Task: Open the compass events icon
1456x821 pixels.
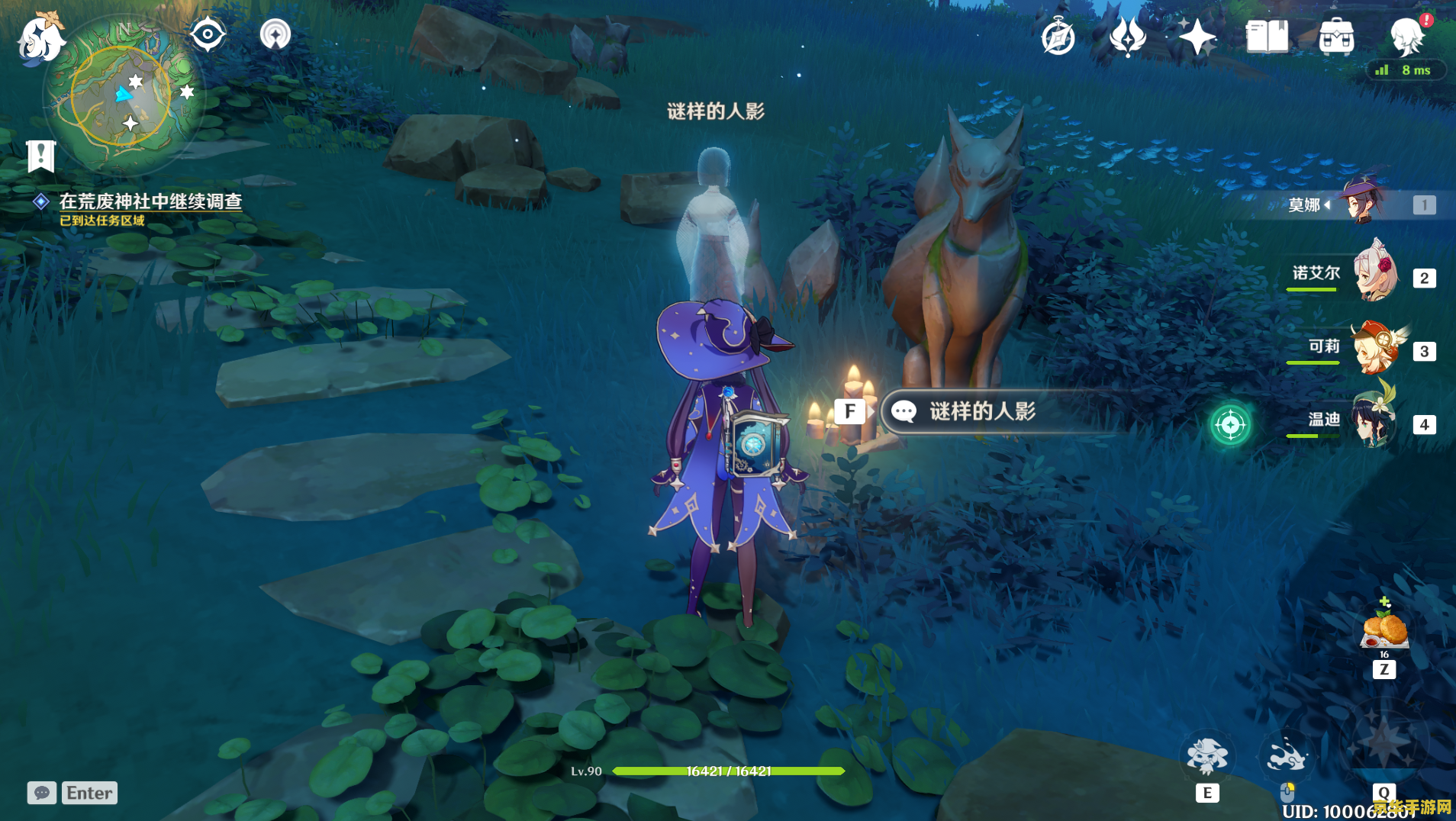Action: coord(1058,37)
